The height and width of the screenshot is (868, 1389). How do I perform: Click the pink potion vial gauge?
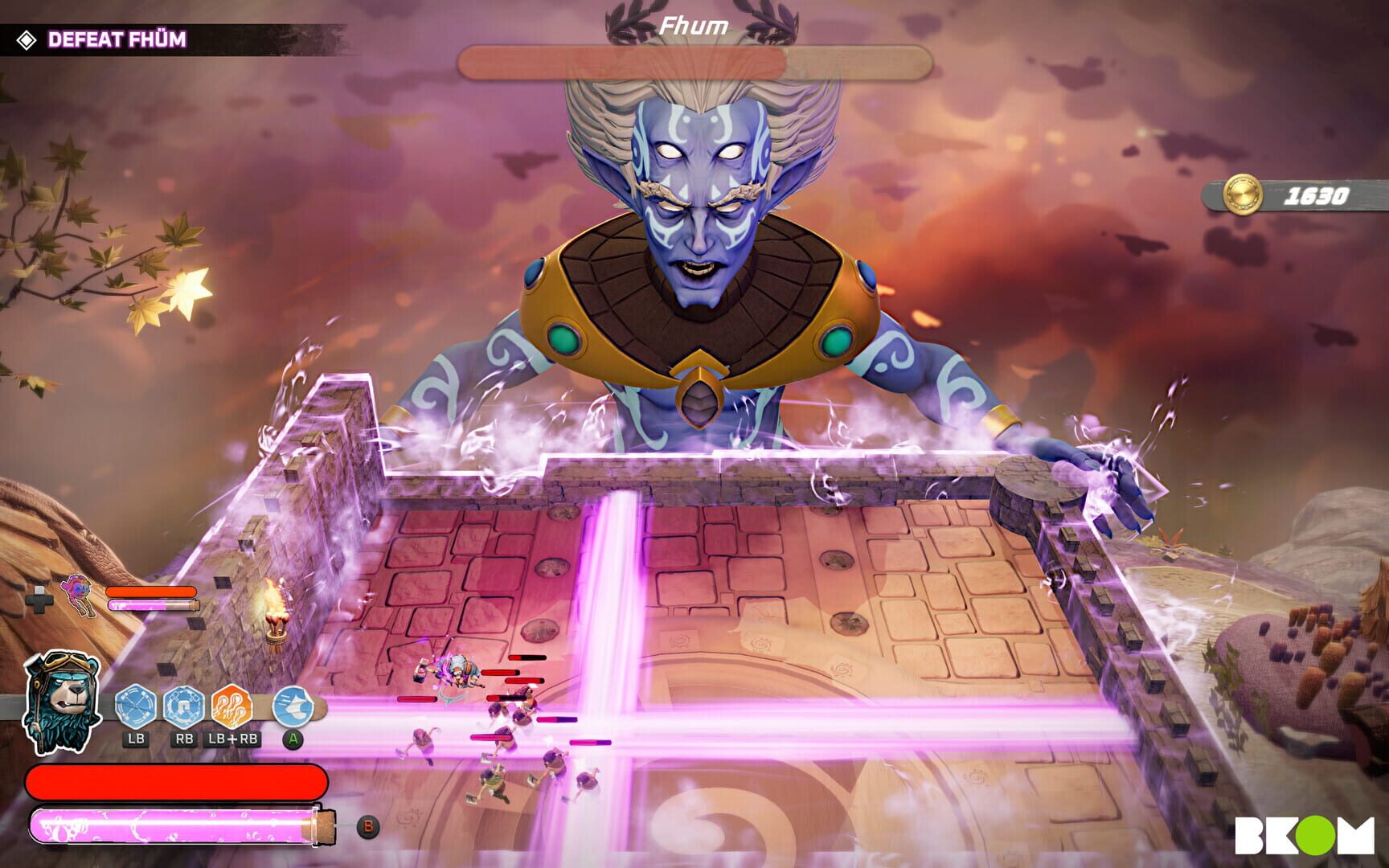tap(175, 824)
